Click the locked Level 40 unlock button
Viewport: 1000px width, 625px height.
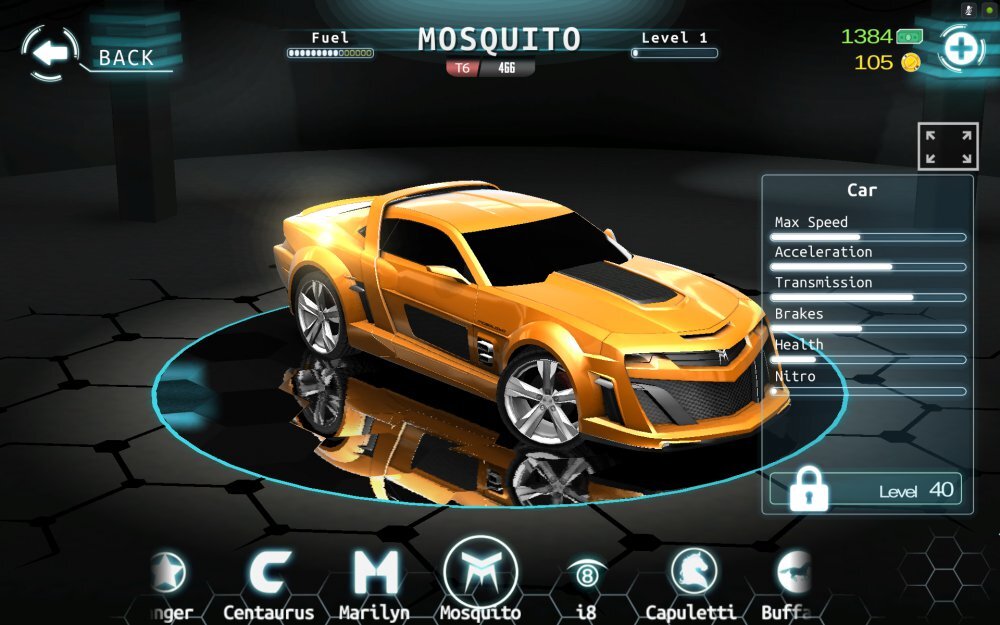pos(867,490)
